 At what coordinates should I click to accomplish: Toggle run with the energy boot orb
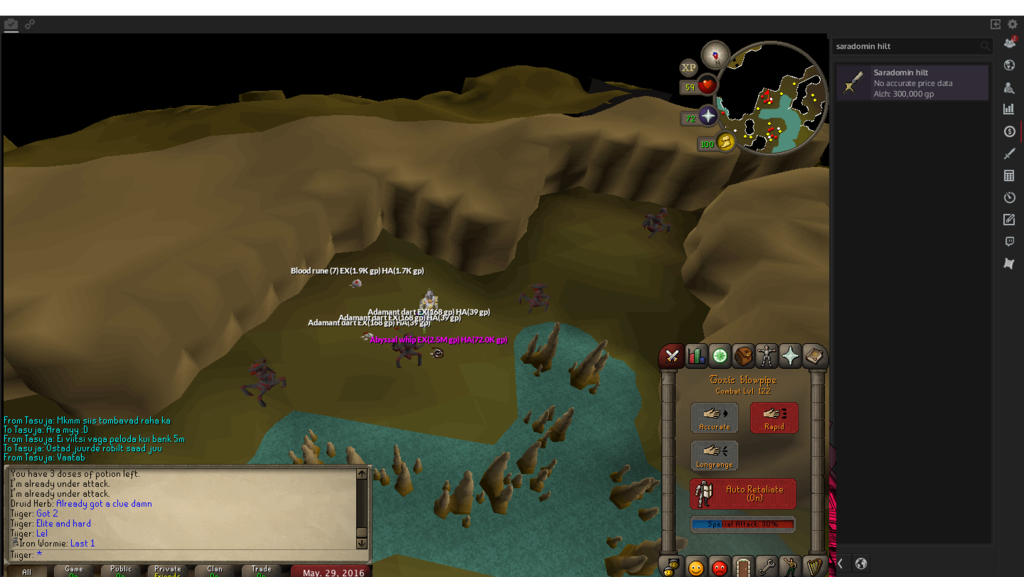(x=725, y=142)
